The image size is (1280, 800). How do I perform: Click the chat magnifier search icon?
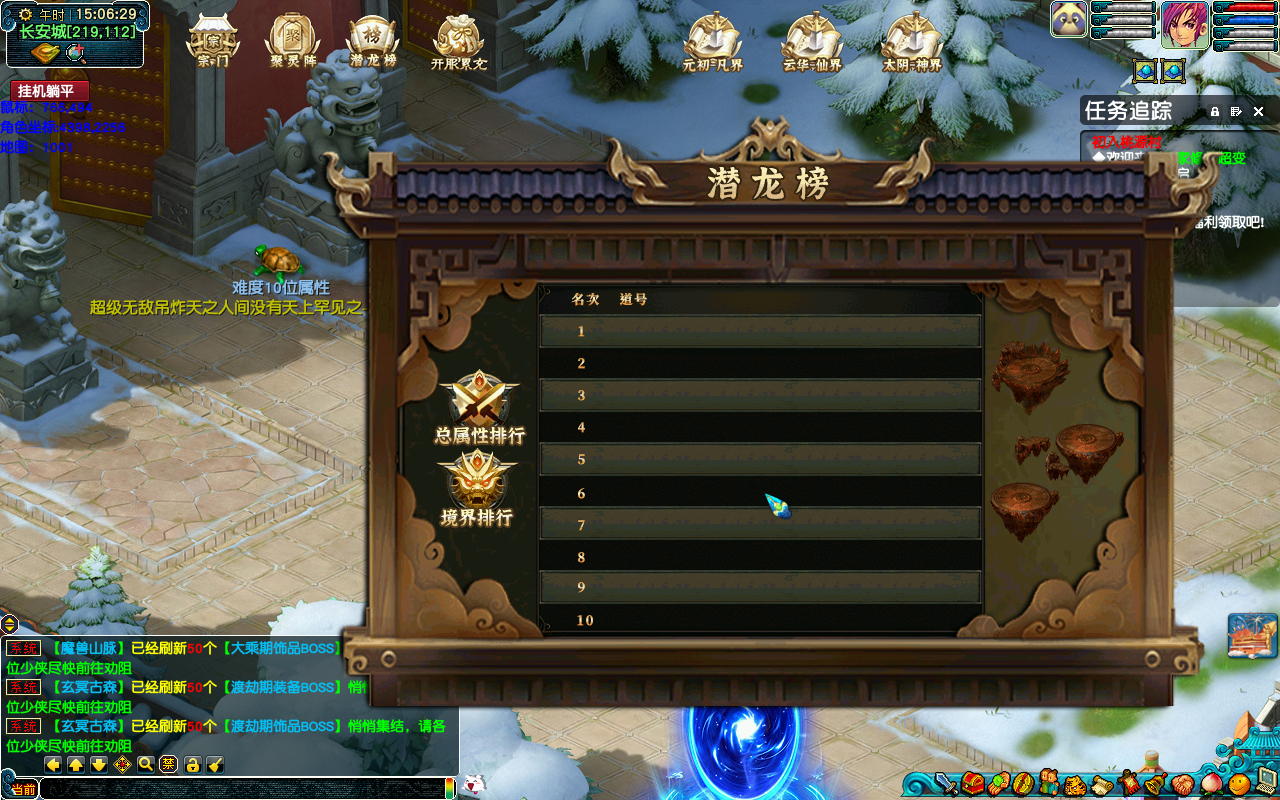pyautogui.click(x=146, y=765)
